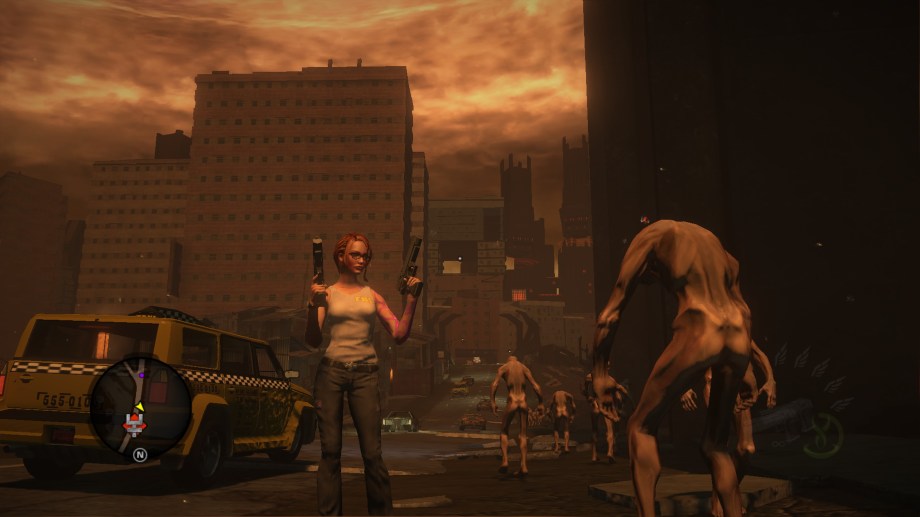Screen dimensions: 920x517
Task: Click the N compass indicator below minimap
Action: pos(140,454)
